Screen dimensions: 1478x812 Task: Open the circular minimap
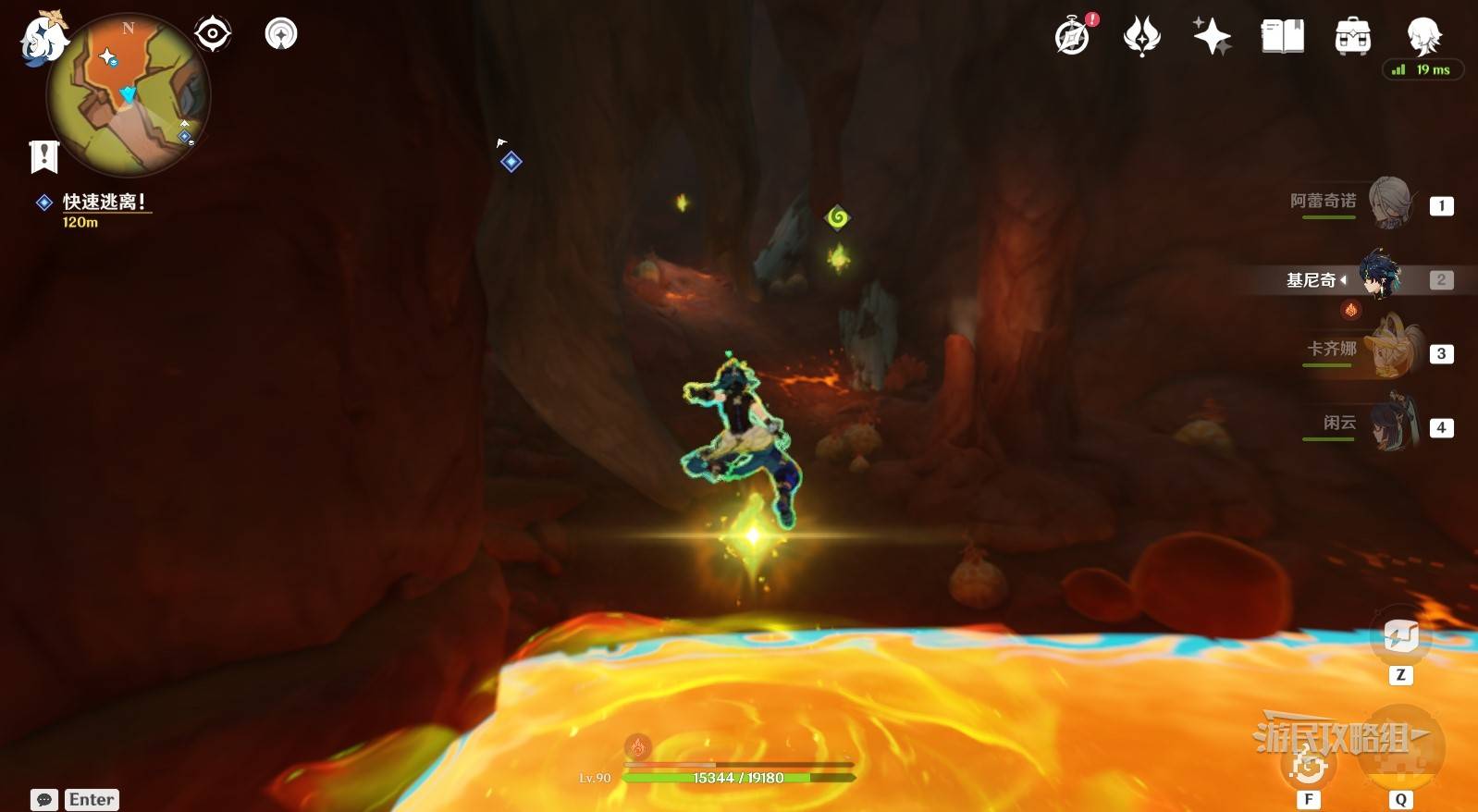pos(129,96)
